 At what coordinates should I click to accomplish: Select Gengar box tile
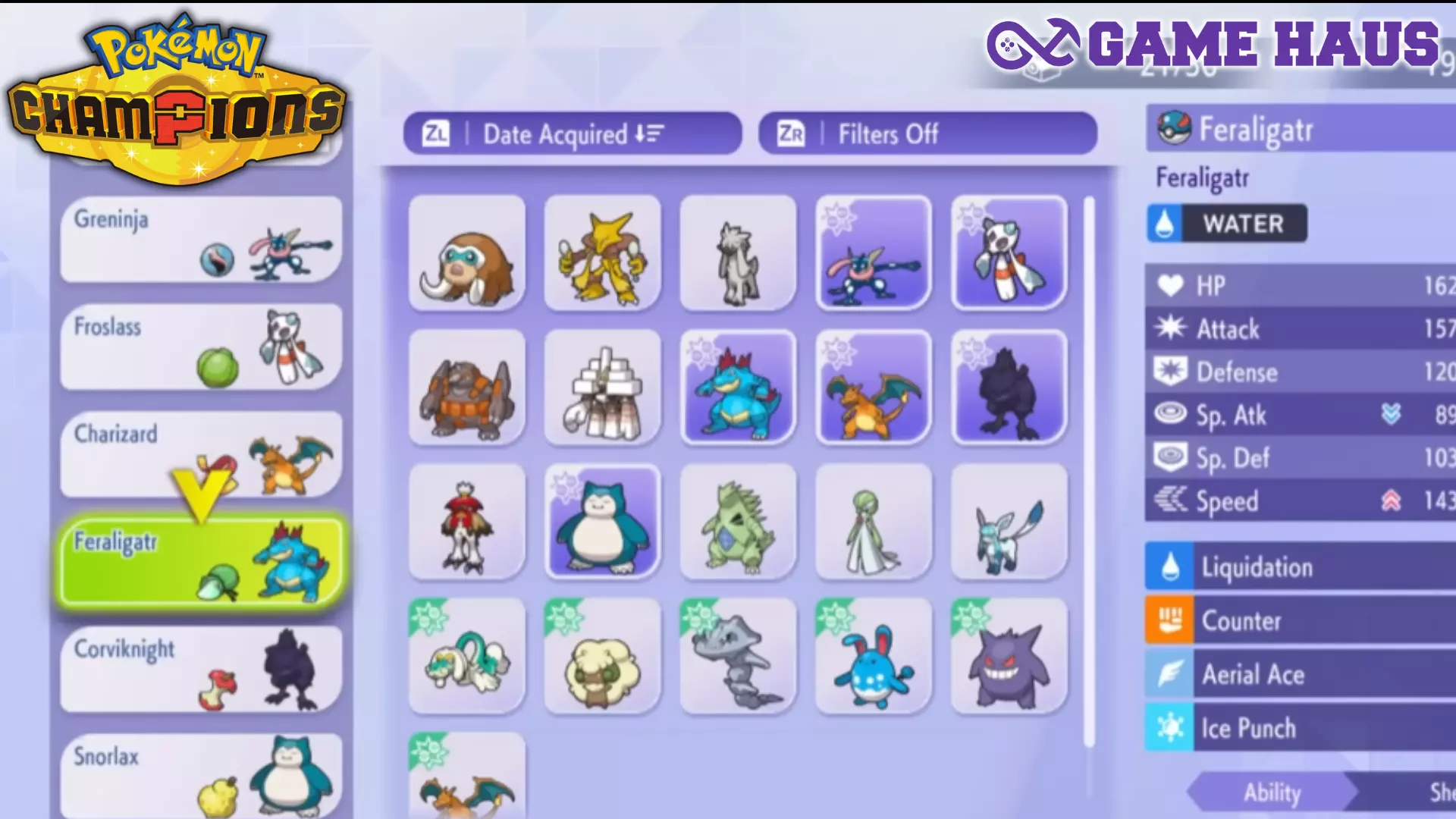coord(1009,657)
